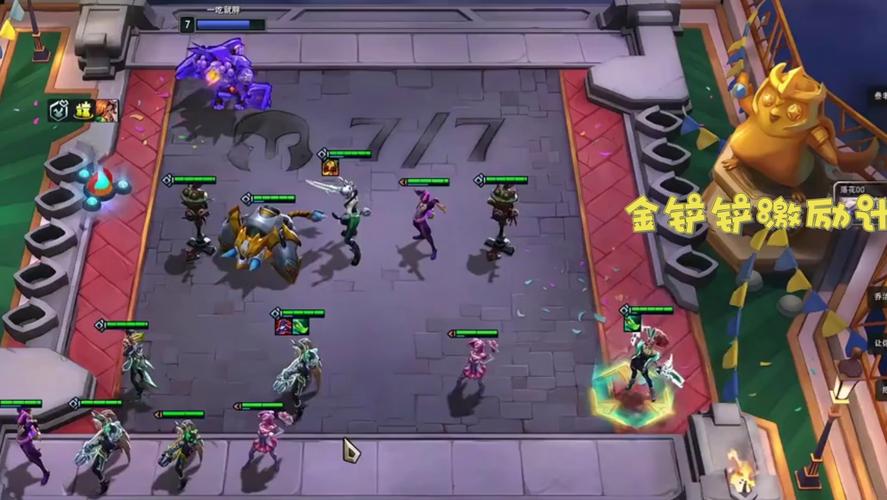Inspect the golden crown augment icon
887x500 pixels.
84,111
